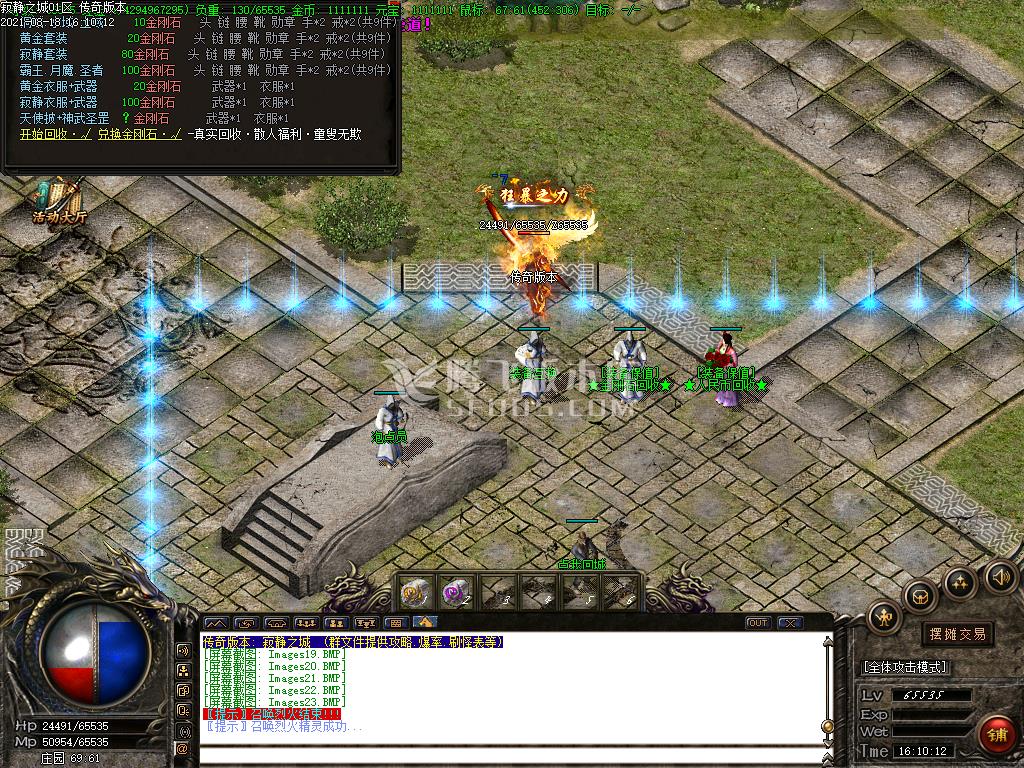Open the bag chest round button

pos(919,596)
